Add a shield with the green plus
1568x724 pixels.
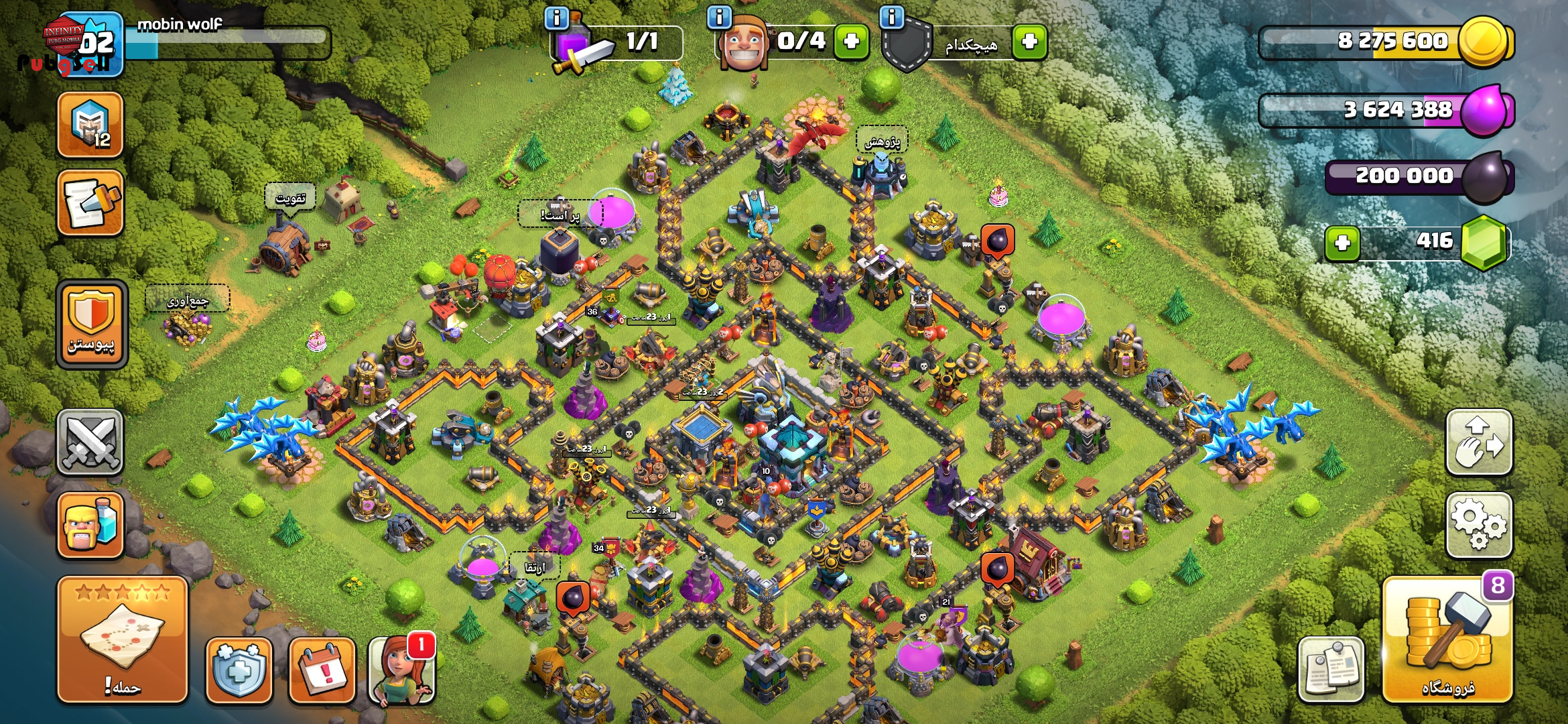point(1030,42)
